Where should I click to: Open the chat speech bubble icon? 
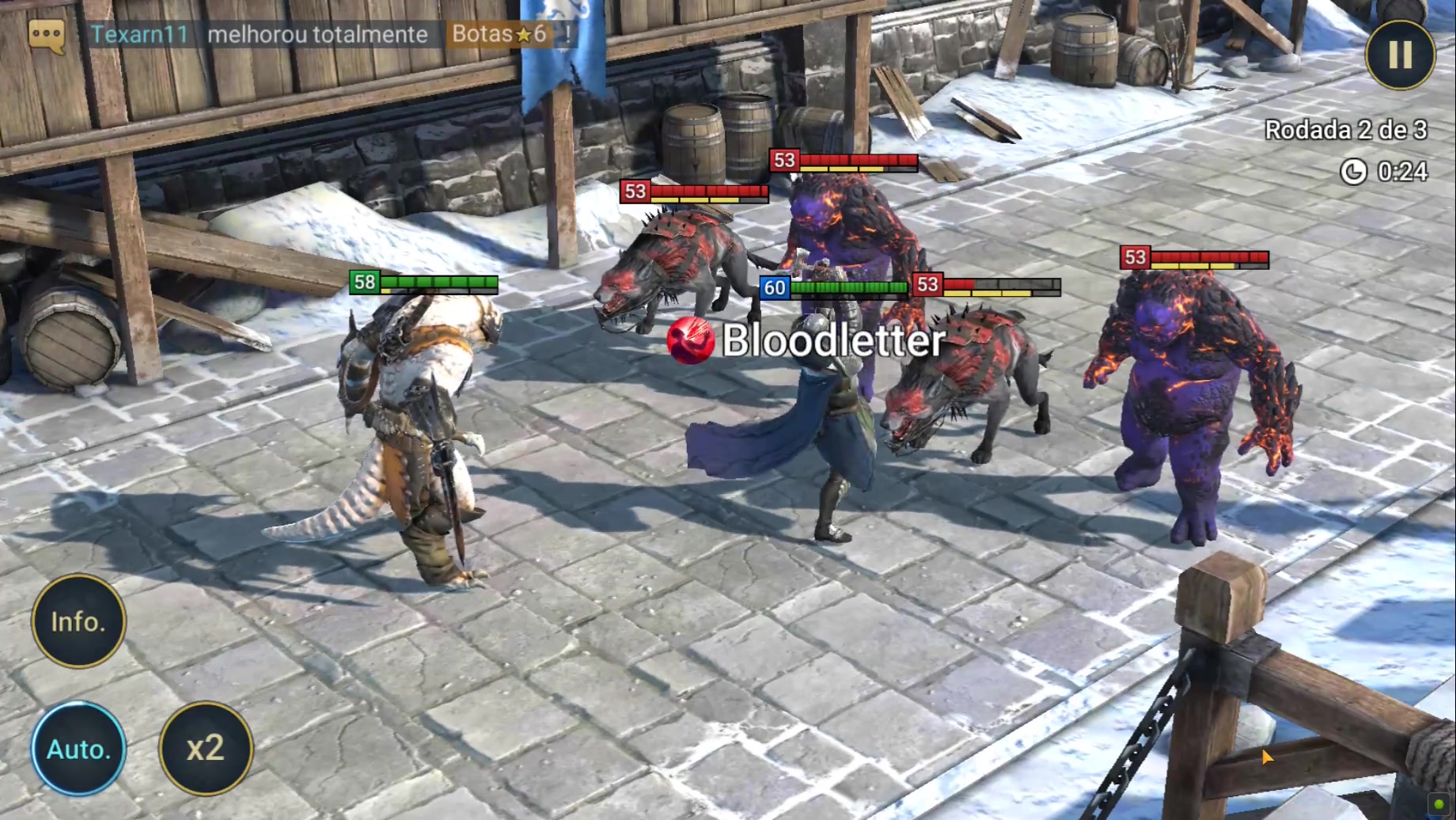[x=46, y=36]
